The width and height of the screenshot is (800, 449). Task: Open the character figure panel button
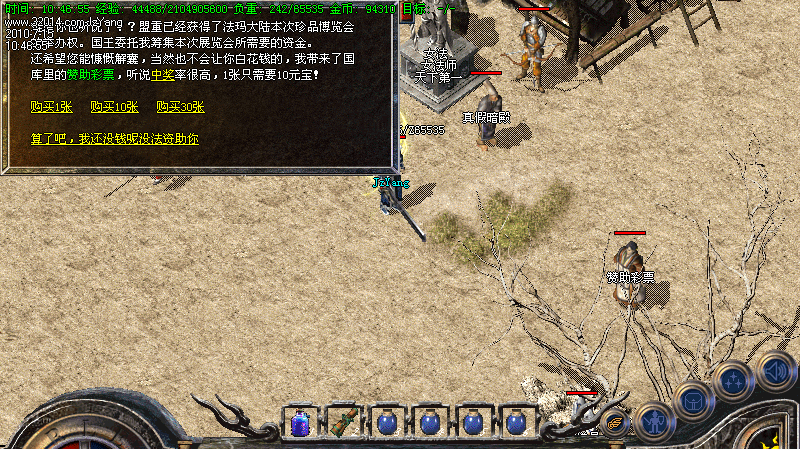coord(653,422)
